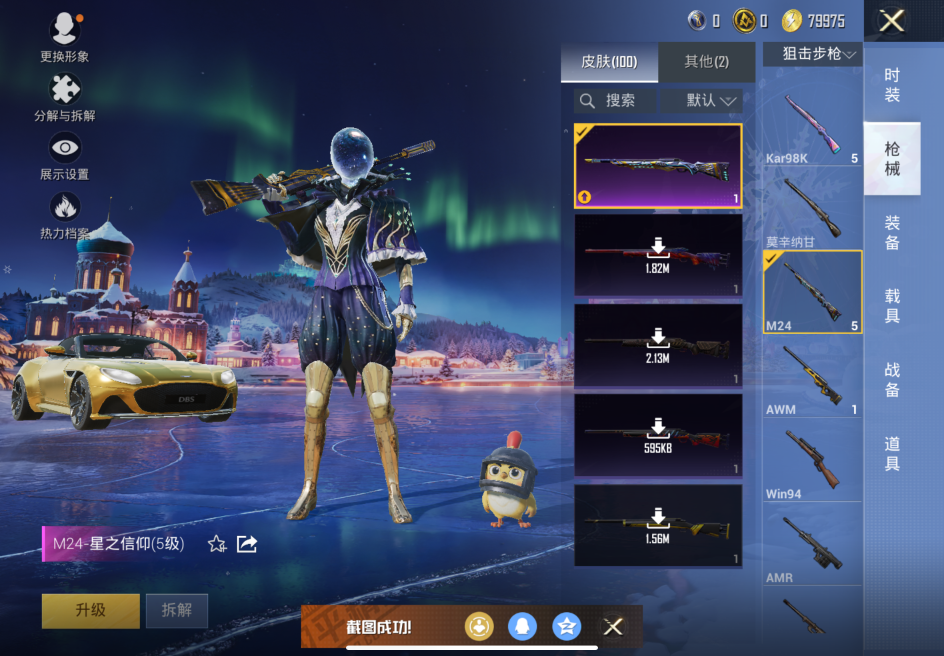
Task: Open the 狙击步枪 weapon type dropdown
Action: coord(812,54)
